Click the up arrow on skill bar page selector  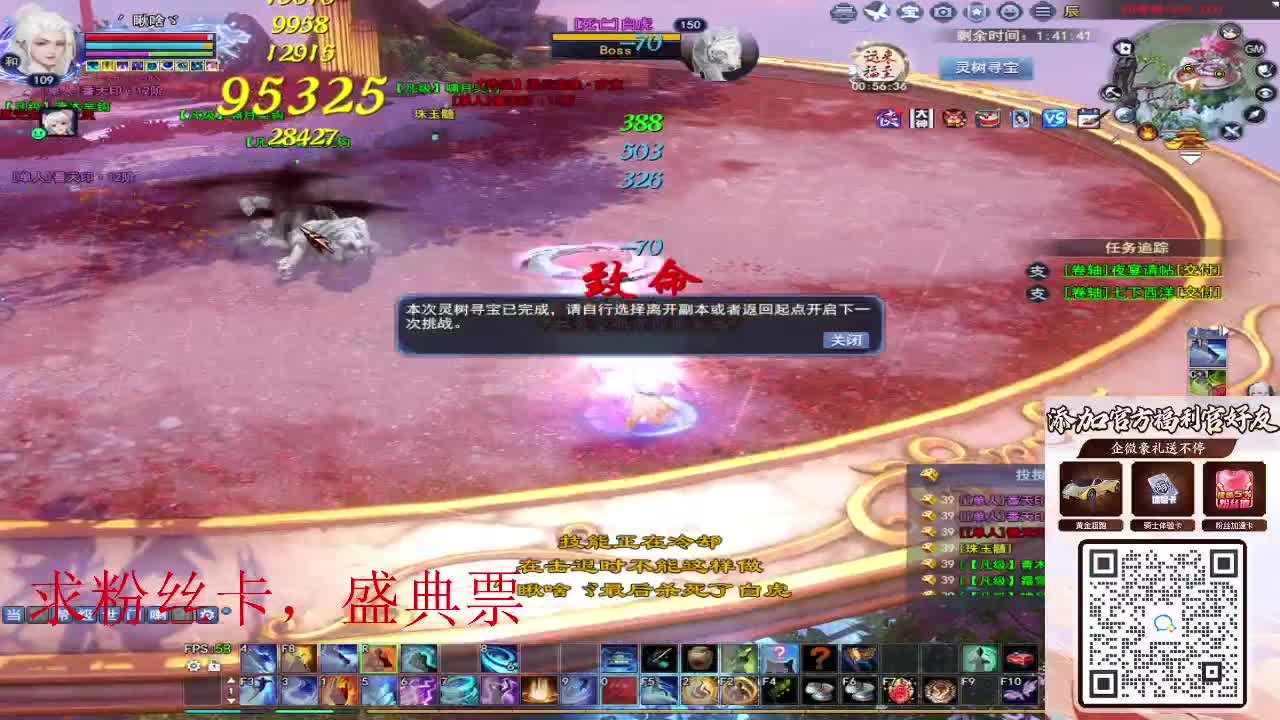tap(230, 681)
